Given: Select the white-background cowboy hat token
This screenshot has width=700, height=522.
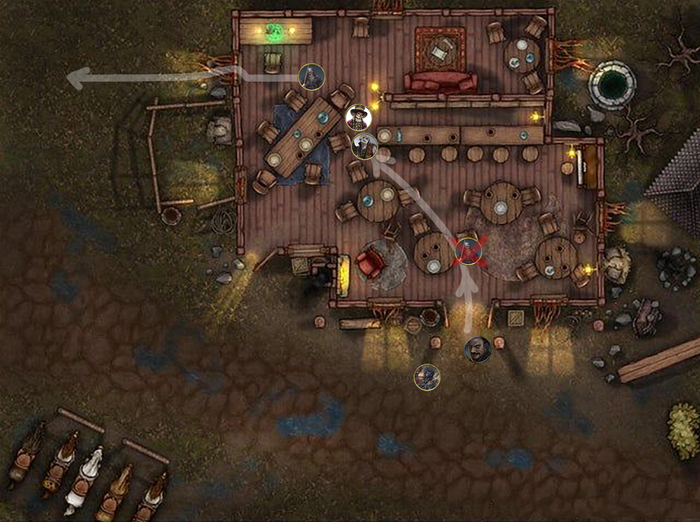Looking at the screenshot, I should pyautogui.click(x=358, y=119).
